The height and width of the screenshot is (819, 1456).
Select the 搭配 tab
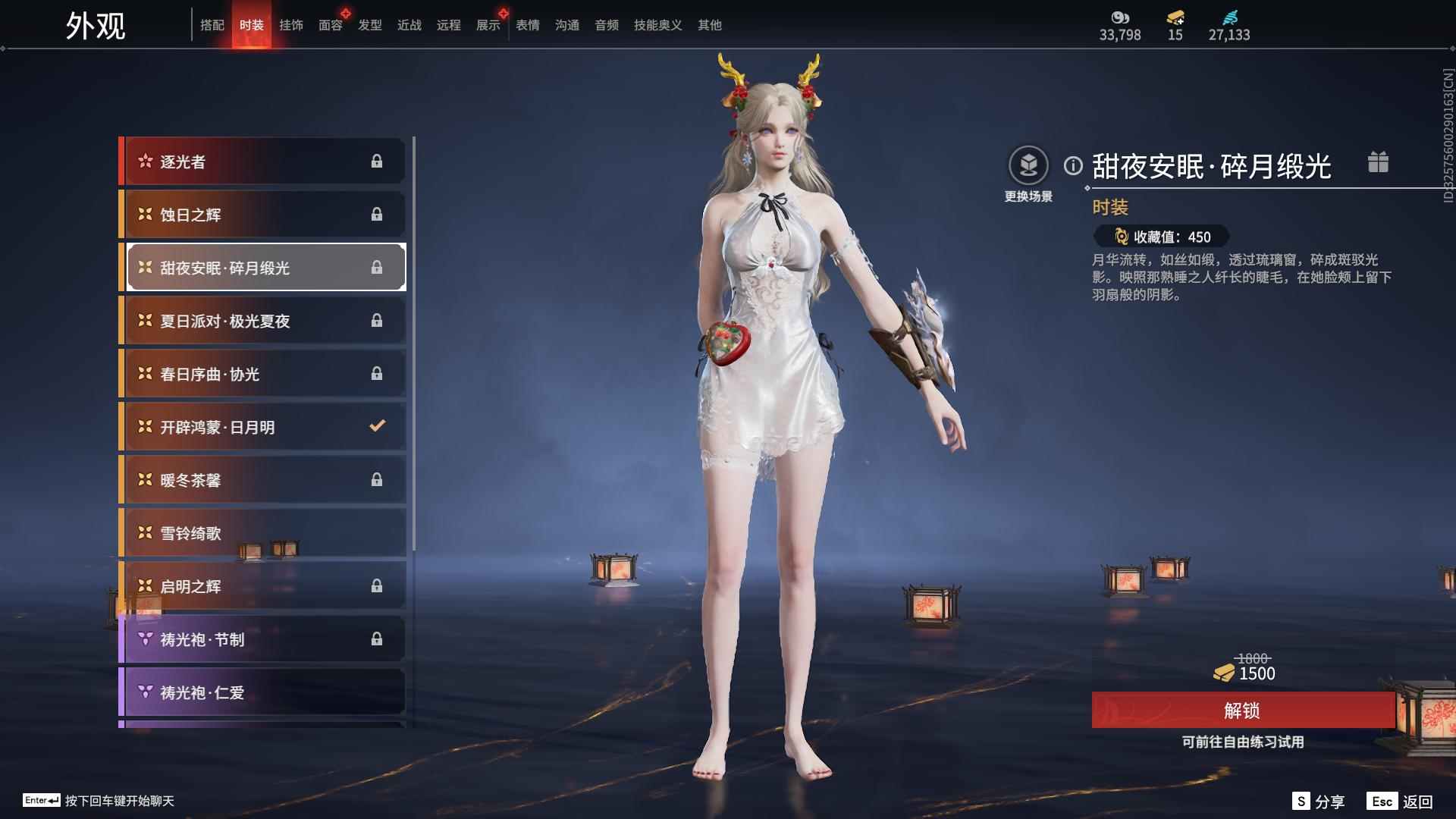tap(213, 24)
